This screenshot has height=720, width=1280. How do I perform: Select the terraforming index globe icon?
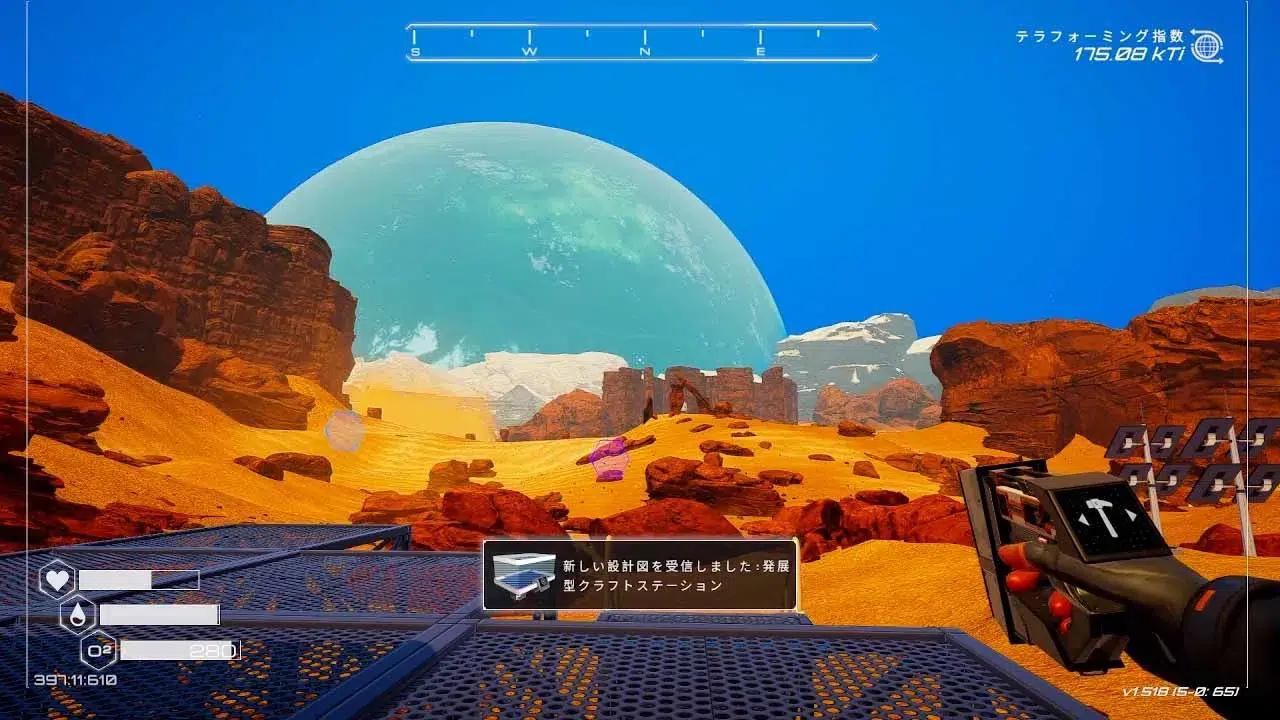[x=1206, y=46]
